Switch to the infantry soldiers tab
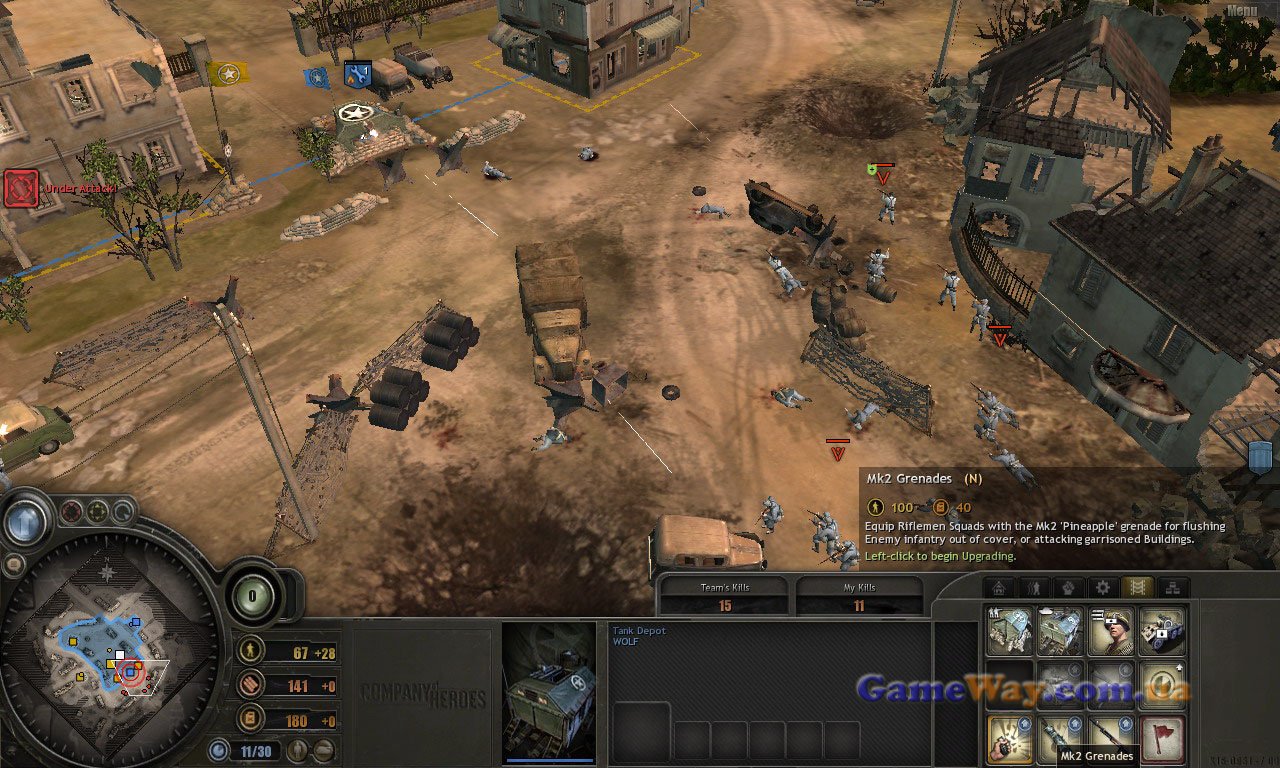Viewport: 1280px width, 768px height. click(x=1034, y=588)
